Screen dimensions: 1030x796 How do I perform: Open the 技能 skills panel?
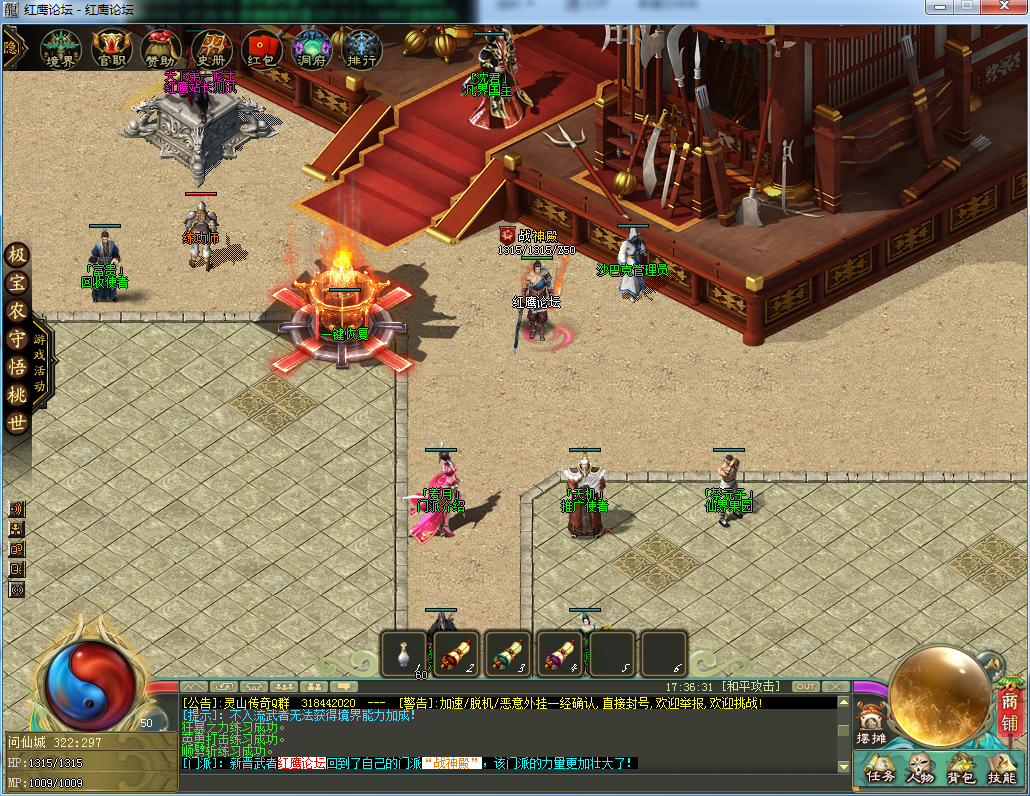[1001, 769]
